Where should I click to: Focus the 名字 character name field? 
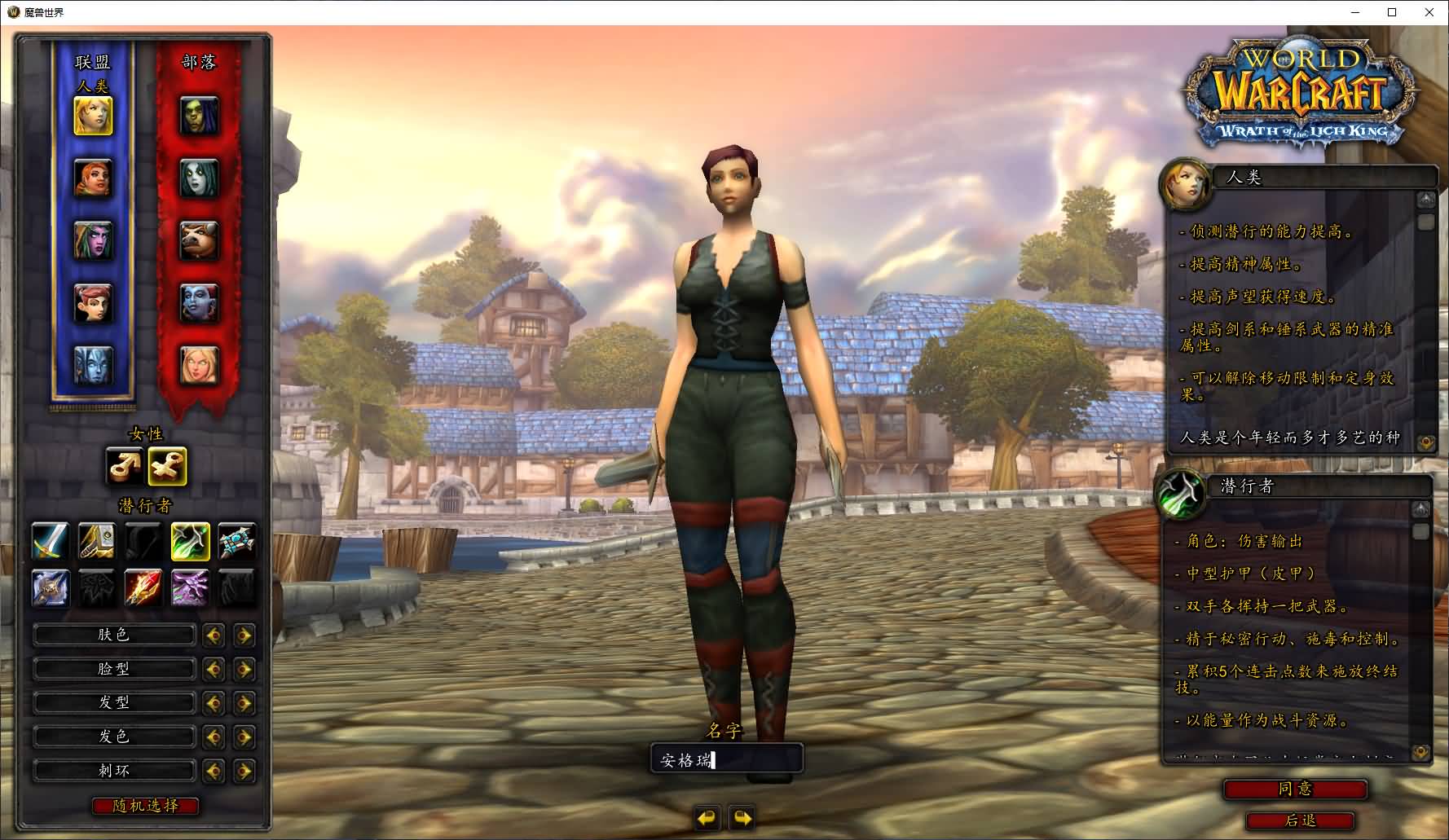[726, 760]
